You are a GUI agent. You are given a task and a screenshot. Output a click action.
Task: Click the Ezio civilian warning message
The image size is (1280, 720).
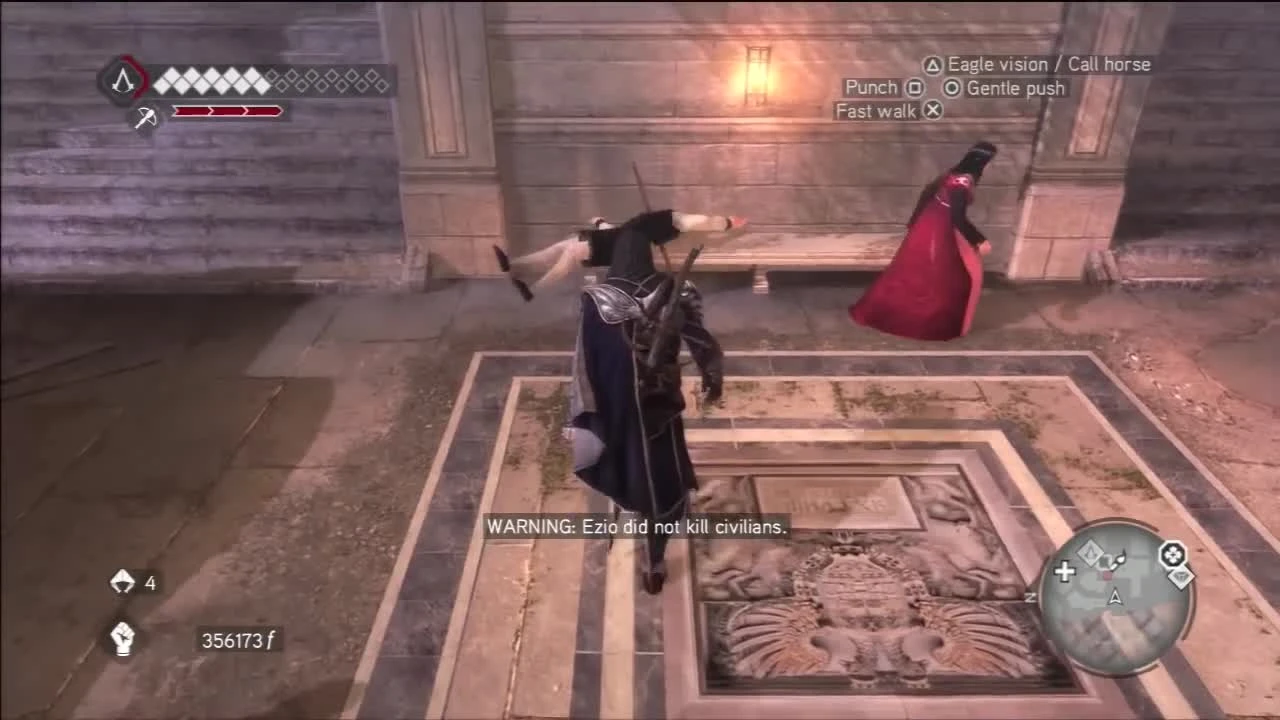[x=636, y=527]
